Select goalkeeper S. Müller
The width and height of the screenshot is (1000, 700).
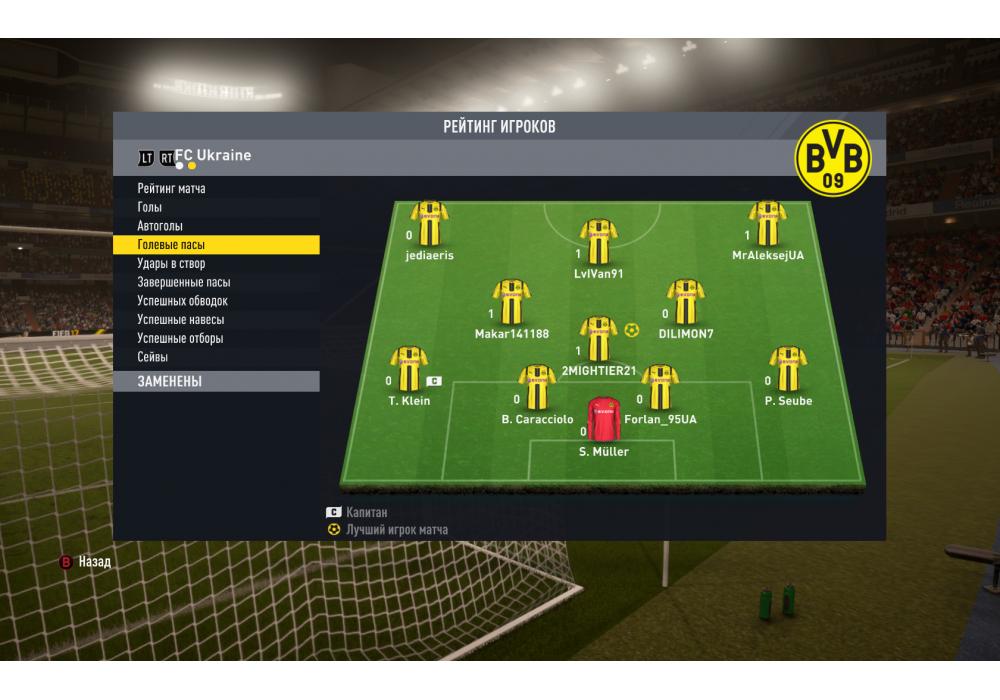point(603,420)
